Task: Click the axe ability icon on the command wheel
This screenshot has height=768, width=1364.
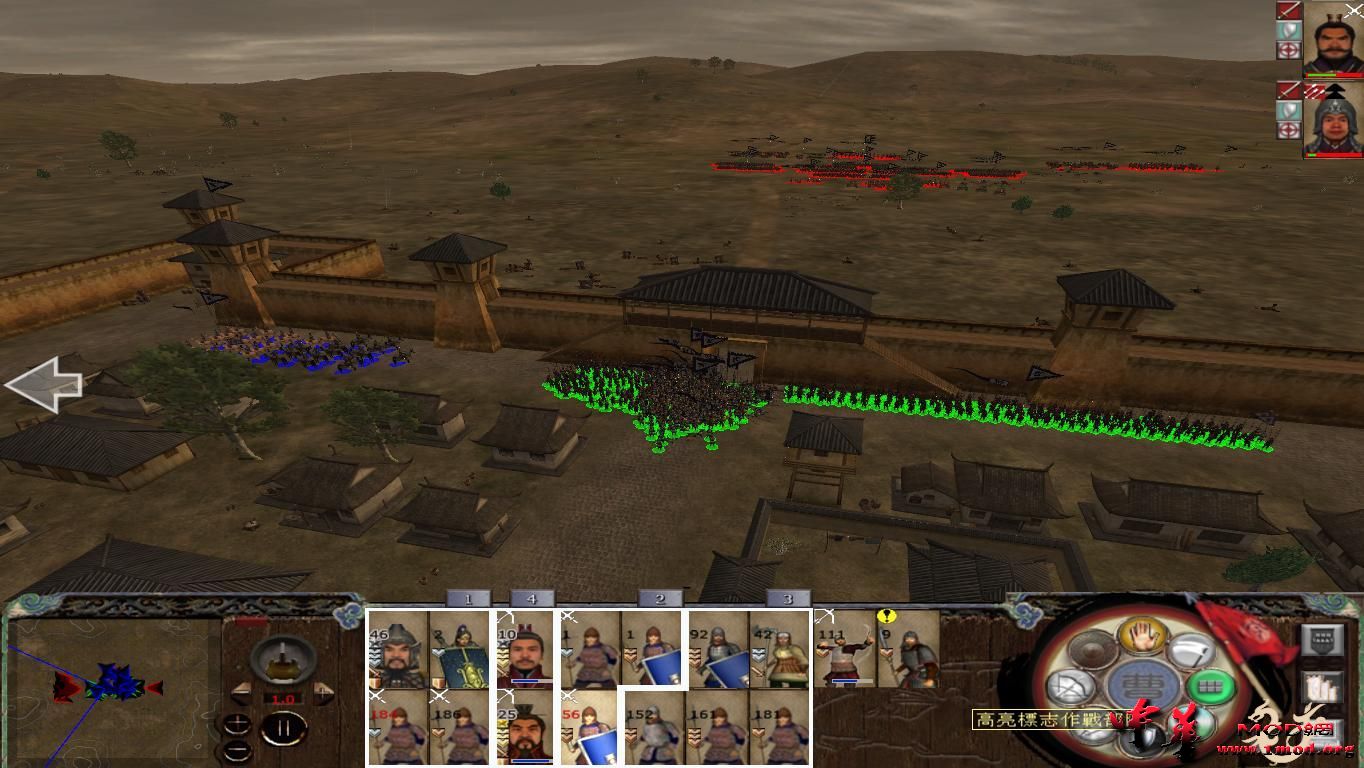Action: point(1190,650)
